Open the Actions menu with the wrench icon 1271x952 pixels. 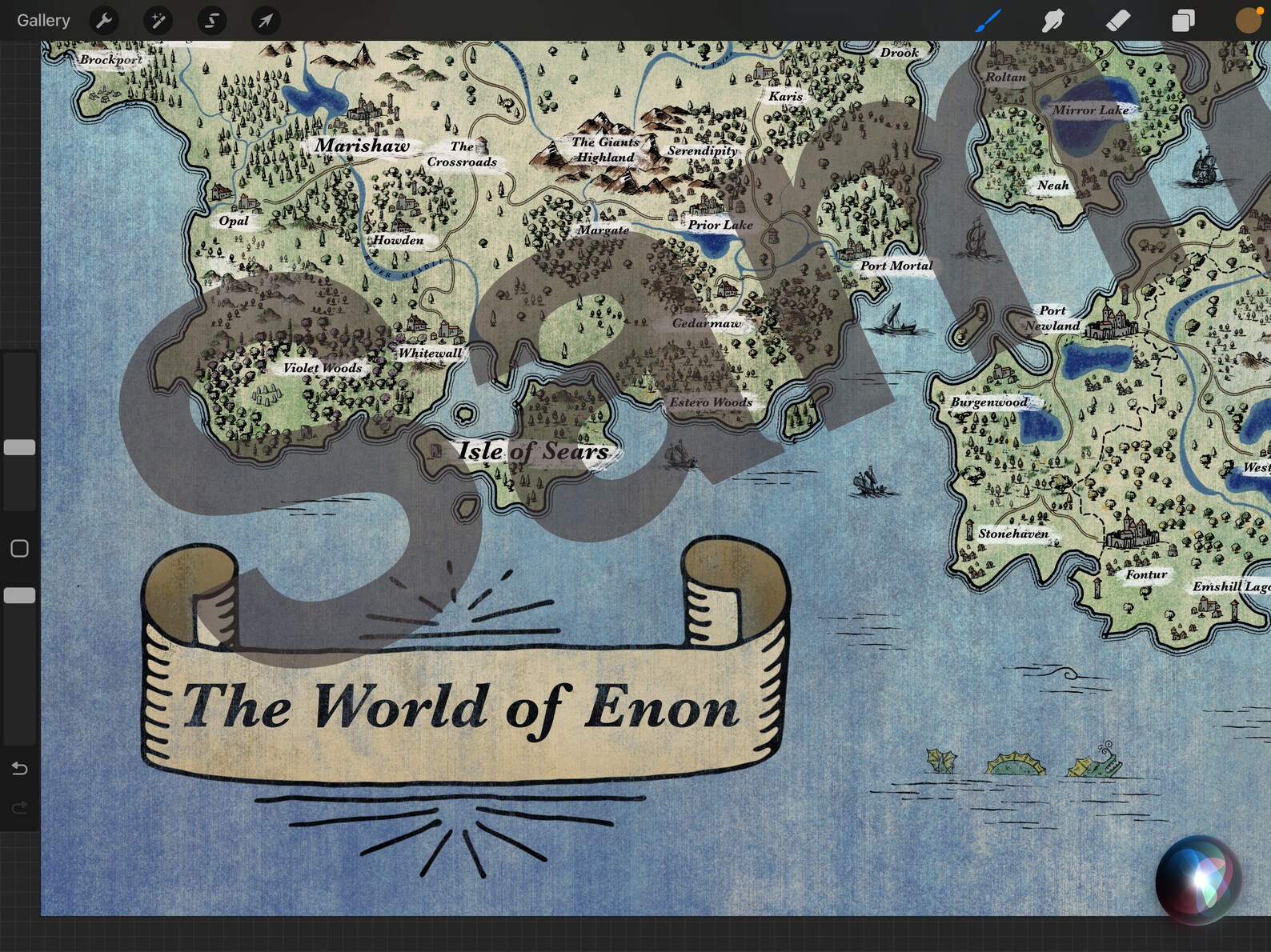pyautogui.click(x=104, y=20)
